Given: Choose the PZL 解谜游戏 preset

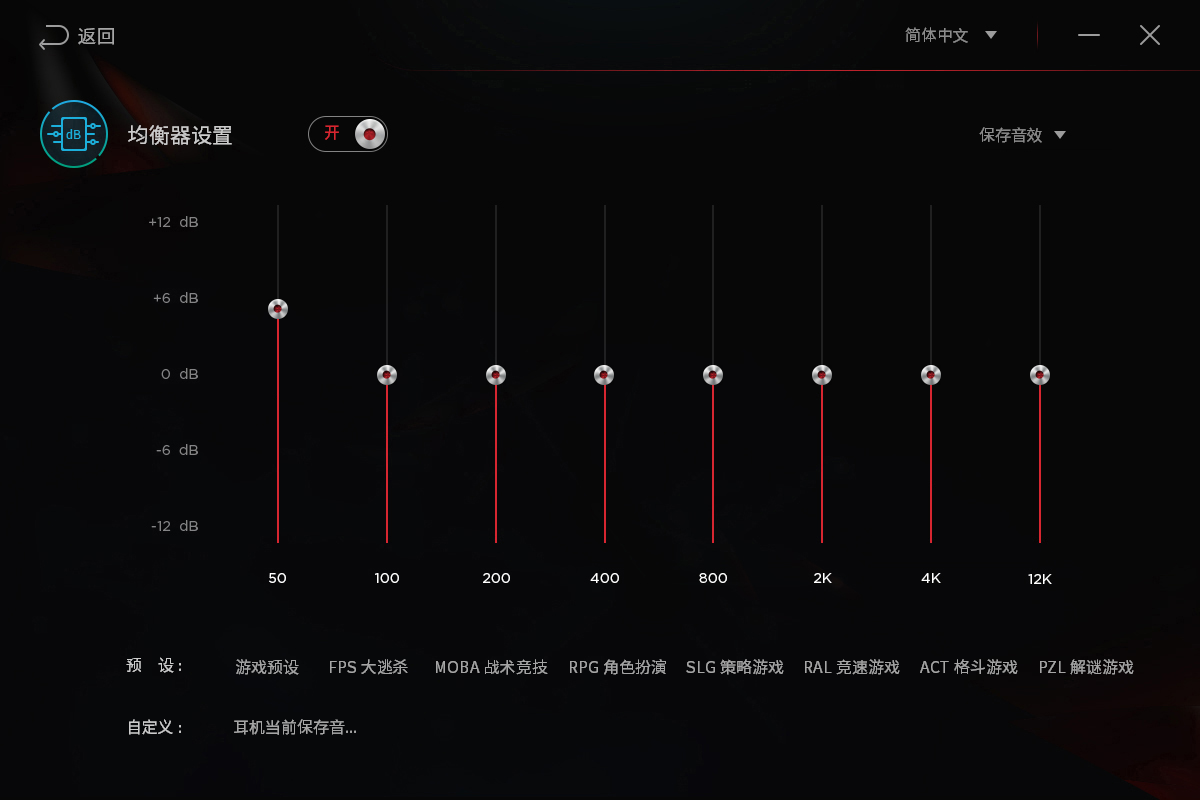Looking at the screenshot, I should coord(1086,667).
